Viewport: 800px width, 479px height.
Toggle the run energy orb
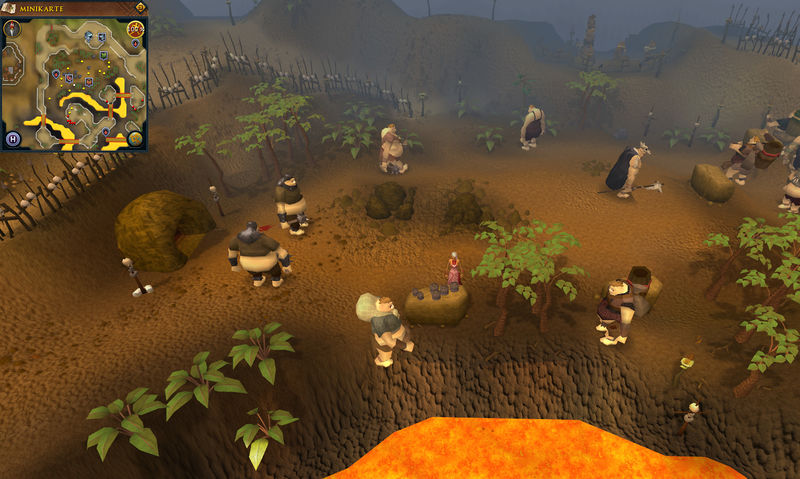pyautogui.click(x=135, y=30)
